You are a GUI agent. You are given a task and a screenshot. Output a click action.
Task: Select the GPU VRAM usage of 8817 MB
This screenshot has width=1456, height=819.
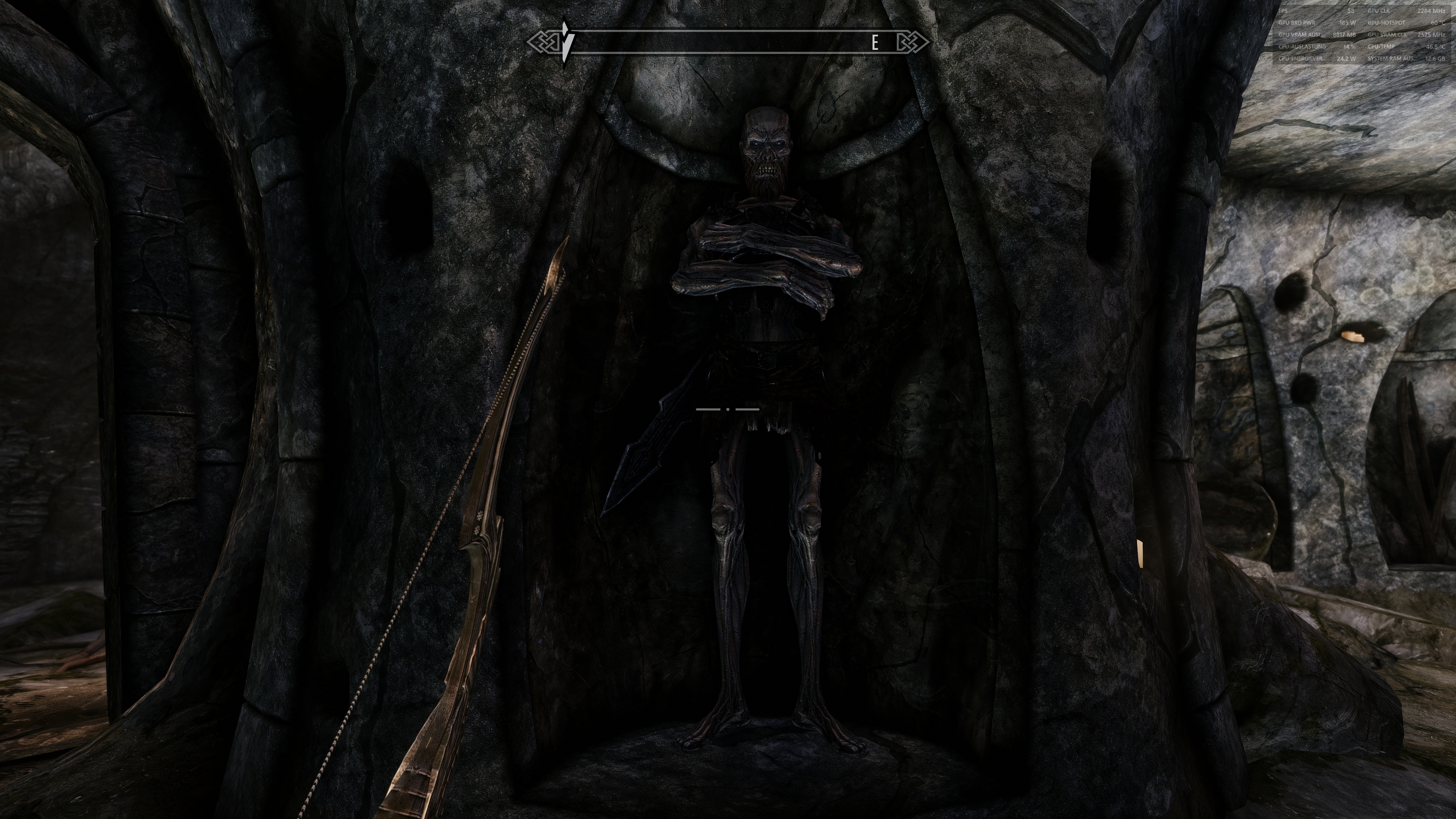1345,36
